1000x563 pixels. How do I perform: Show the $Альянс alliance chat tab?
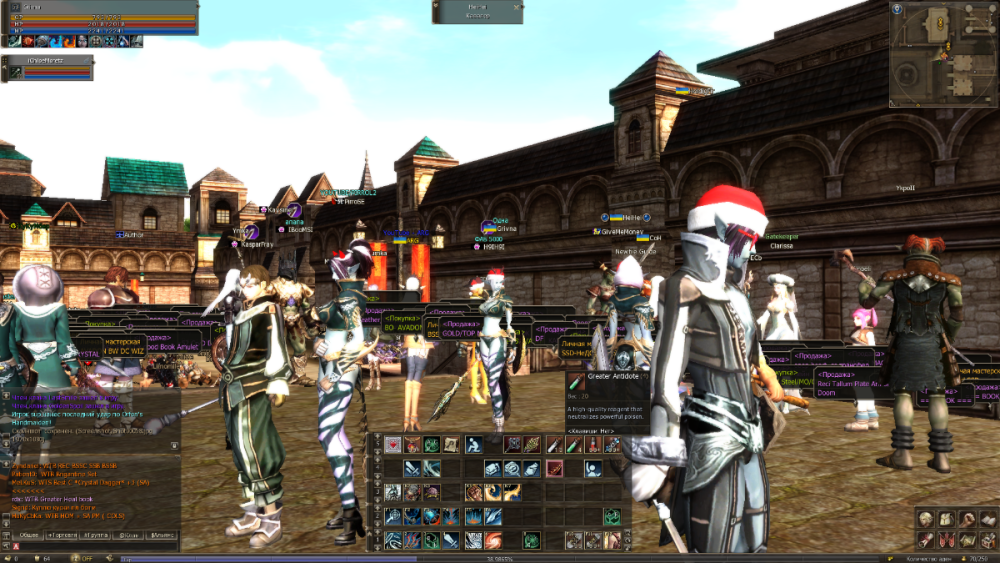[160, 536]
